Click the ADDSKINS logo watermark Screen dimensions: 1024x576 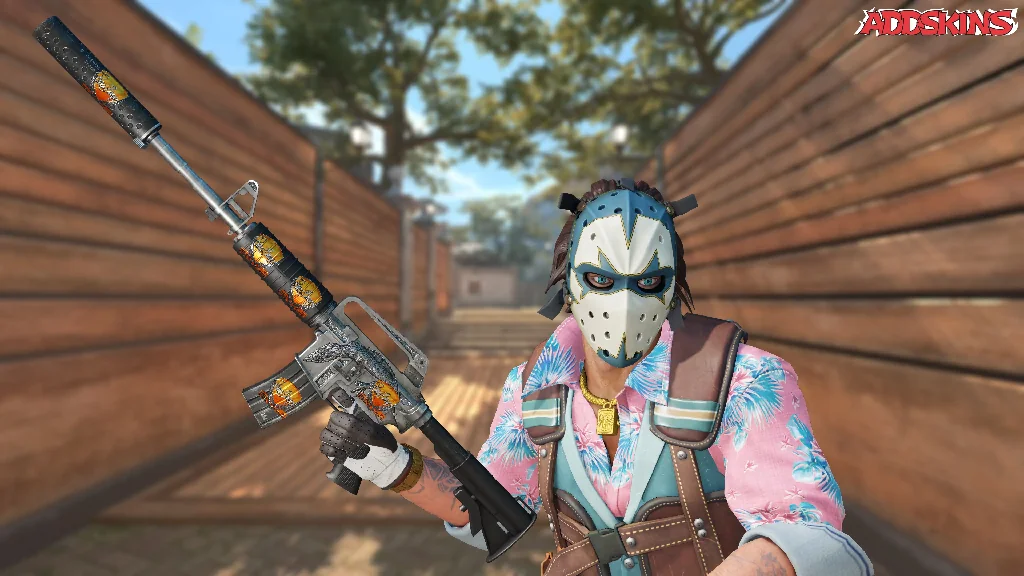tap(937, 22)
